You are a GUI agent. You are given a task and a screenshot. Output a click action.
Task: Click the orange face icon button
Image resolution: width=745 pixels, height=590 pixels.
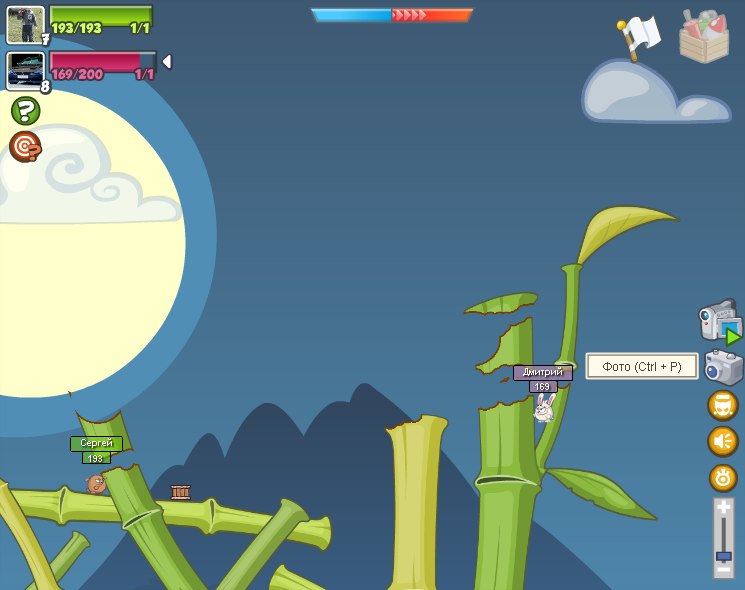pos(722,405)
